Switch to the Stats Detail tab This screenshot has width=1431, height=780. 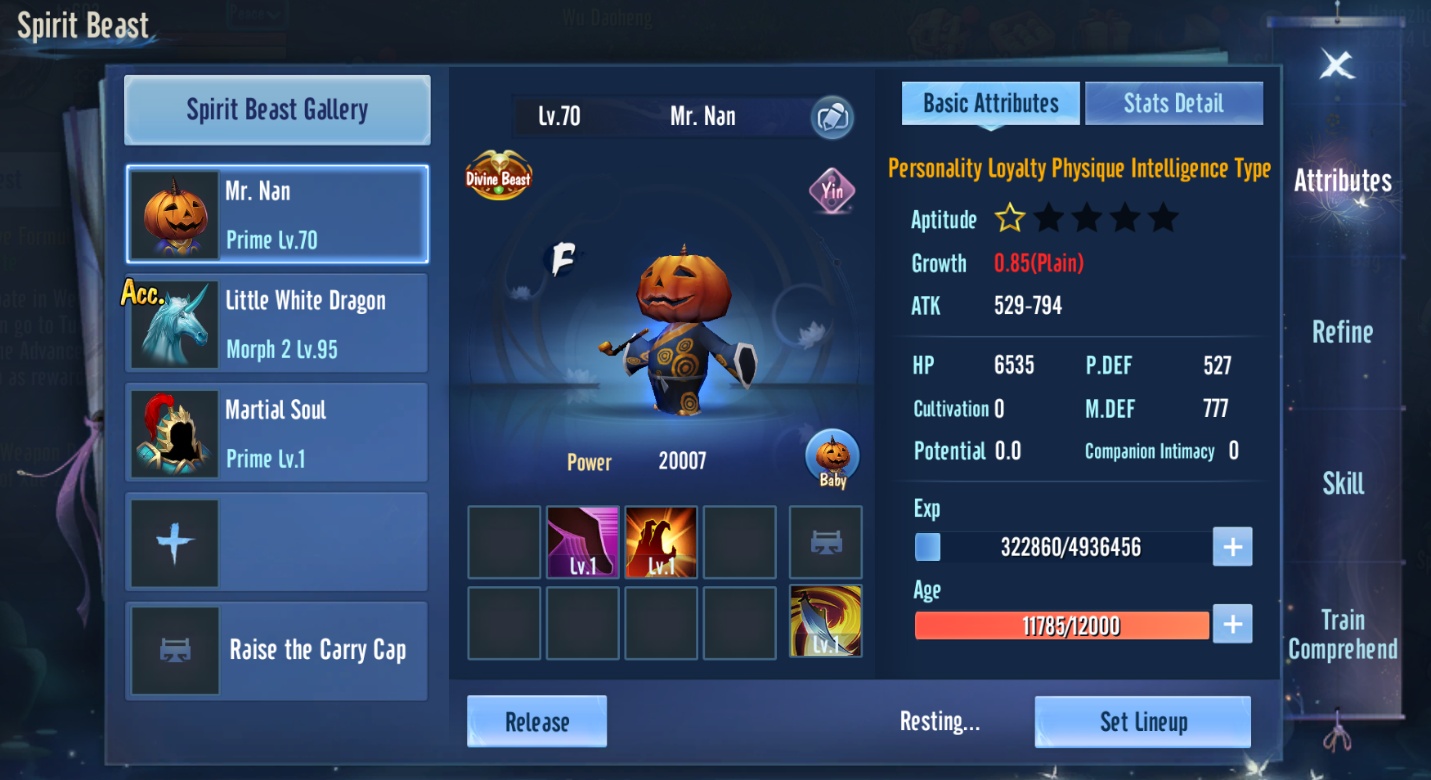pos(1173,104)
